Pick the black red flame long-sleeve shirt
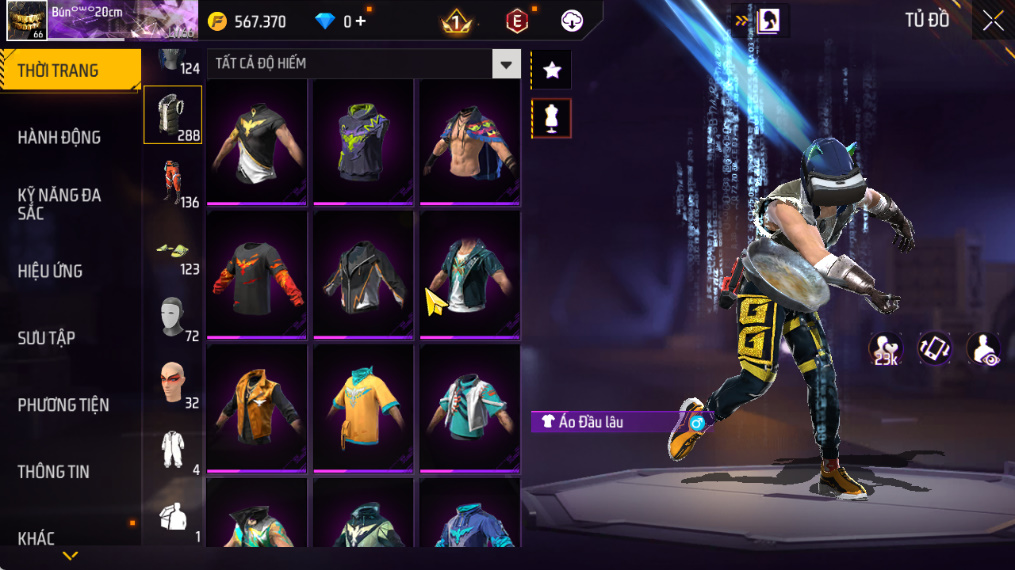The height and width of the screenshot is (570, 1015). pos(257,274)
